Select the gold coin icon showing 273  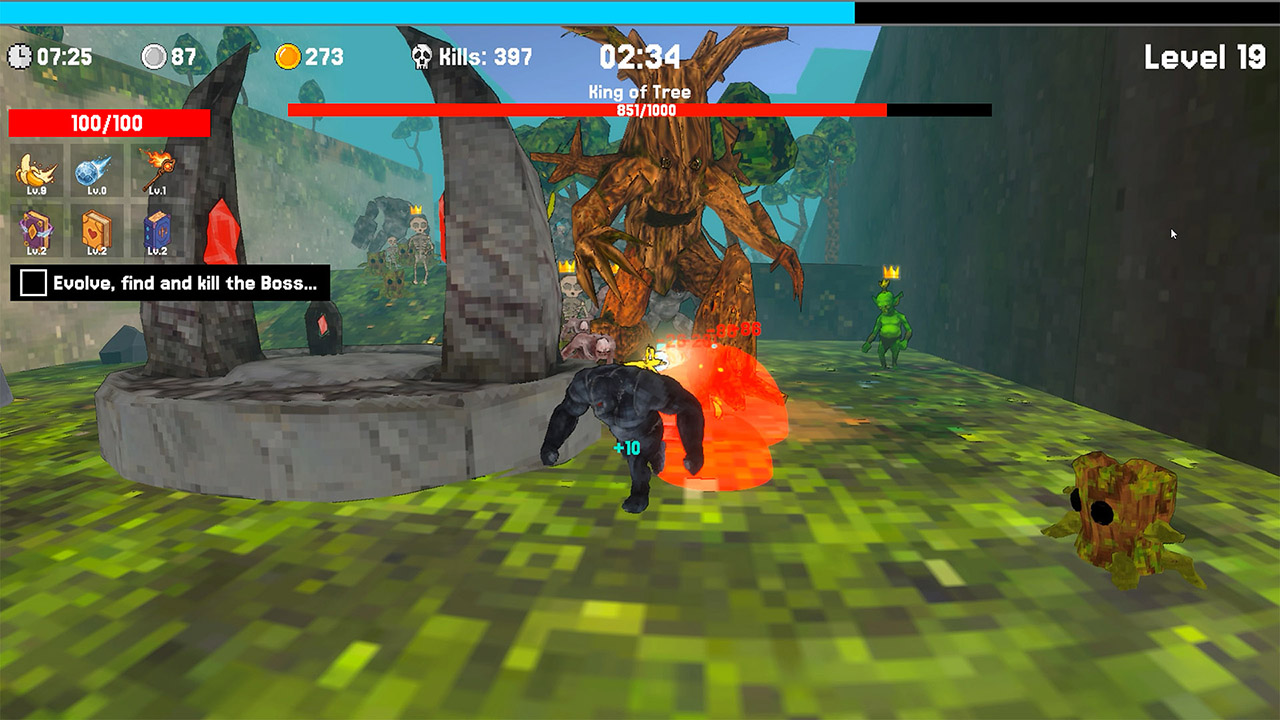coord(289,57)
